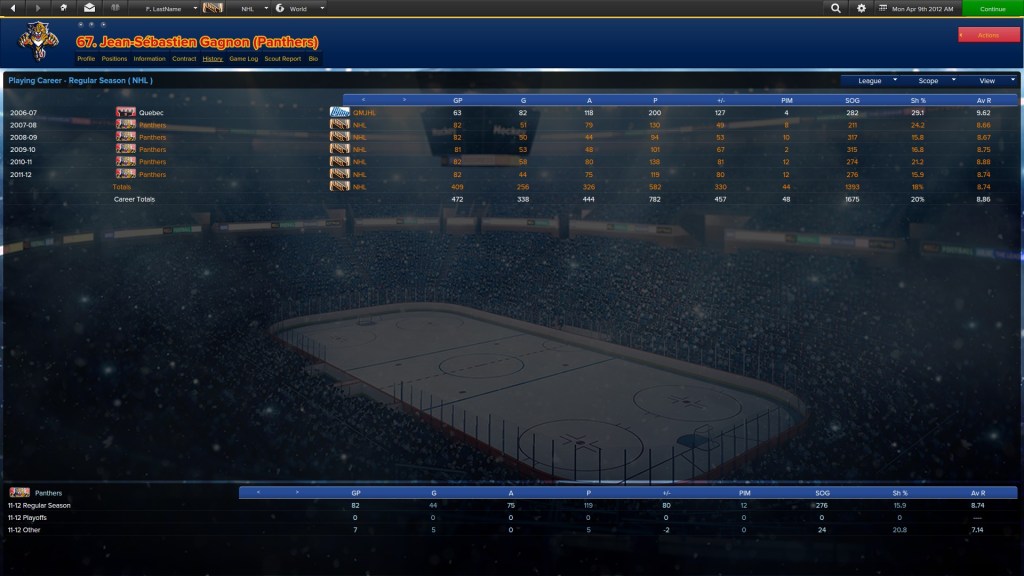Open the search magnifier

click(x=836, y=8)
